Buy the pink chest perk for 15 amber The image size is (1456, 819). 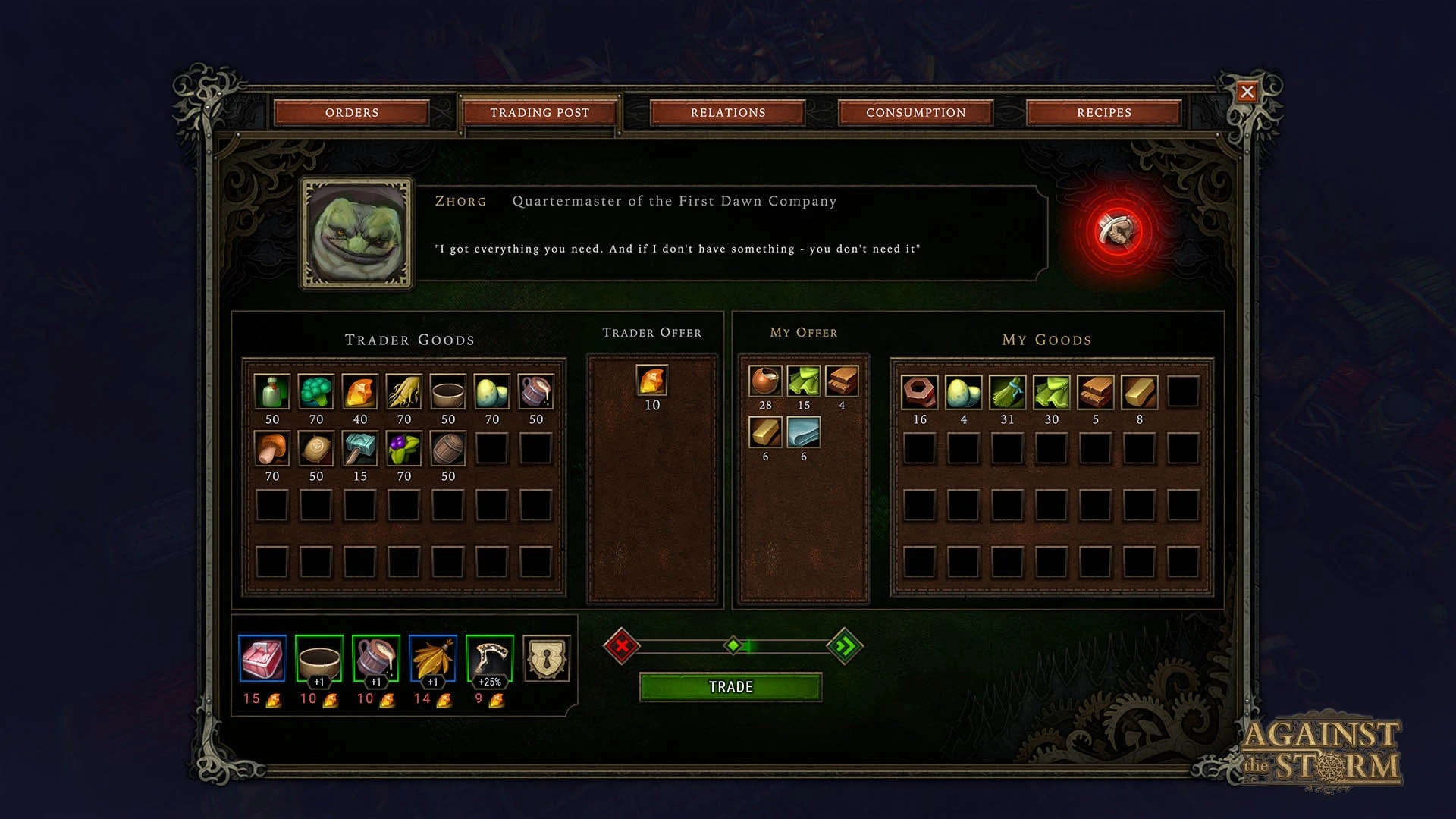coord(262,658)
